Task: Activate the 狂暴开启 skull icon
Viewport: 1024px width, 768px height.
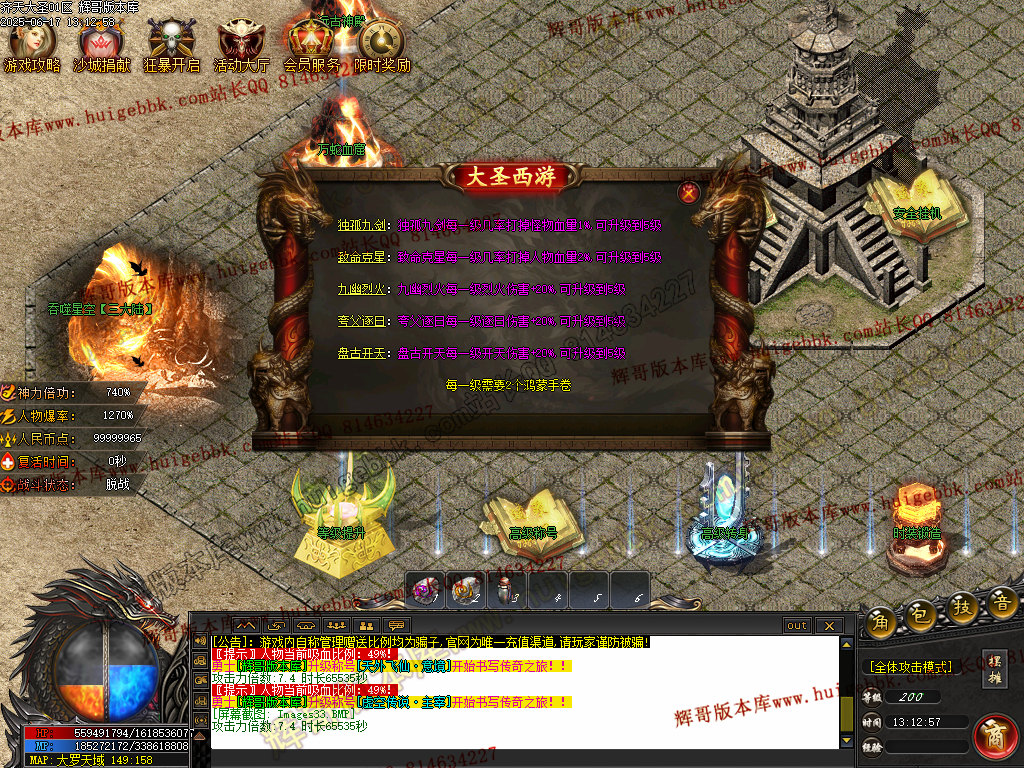Action: (x=172, y=46)
